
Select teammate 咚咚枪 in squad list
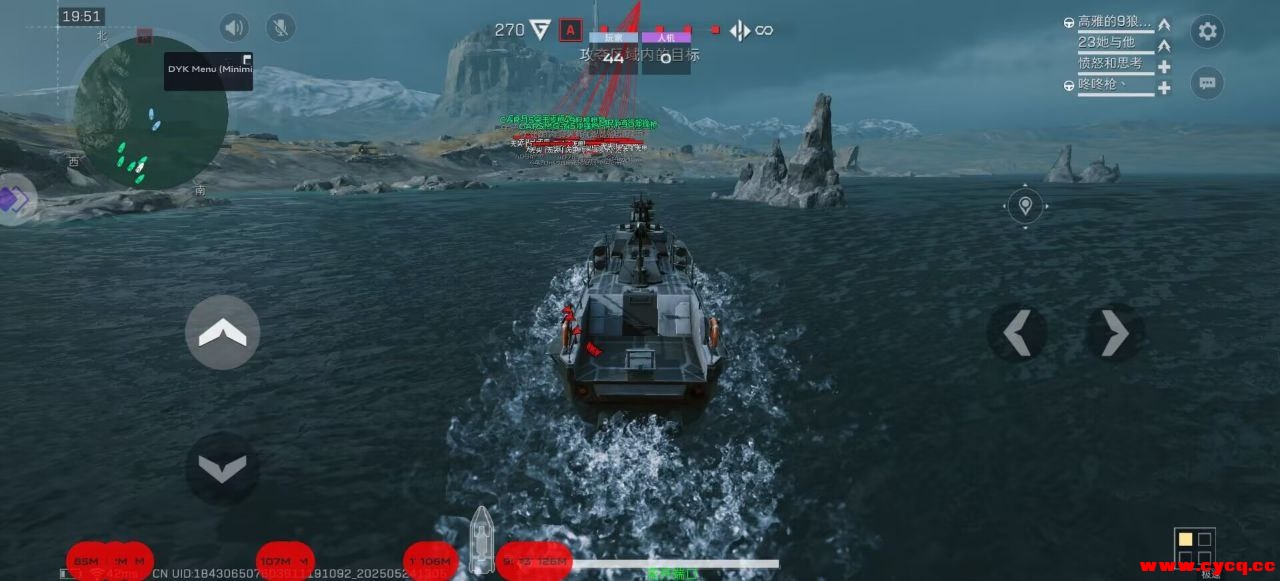tap(1102, 86)
